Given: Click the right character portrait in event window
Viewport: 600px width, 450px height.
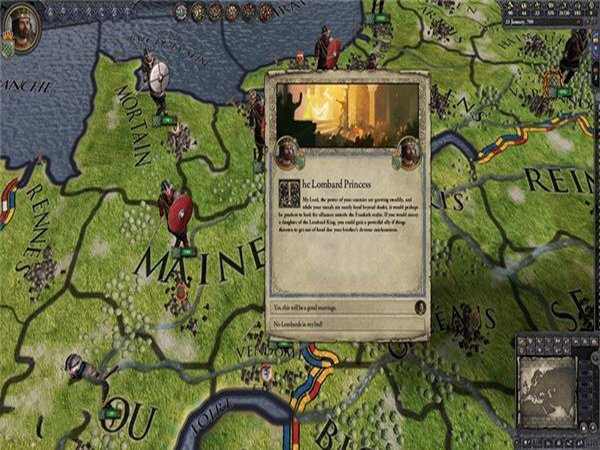Looking at the screenshot, I should (408, 152).
